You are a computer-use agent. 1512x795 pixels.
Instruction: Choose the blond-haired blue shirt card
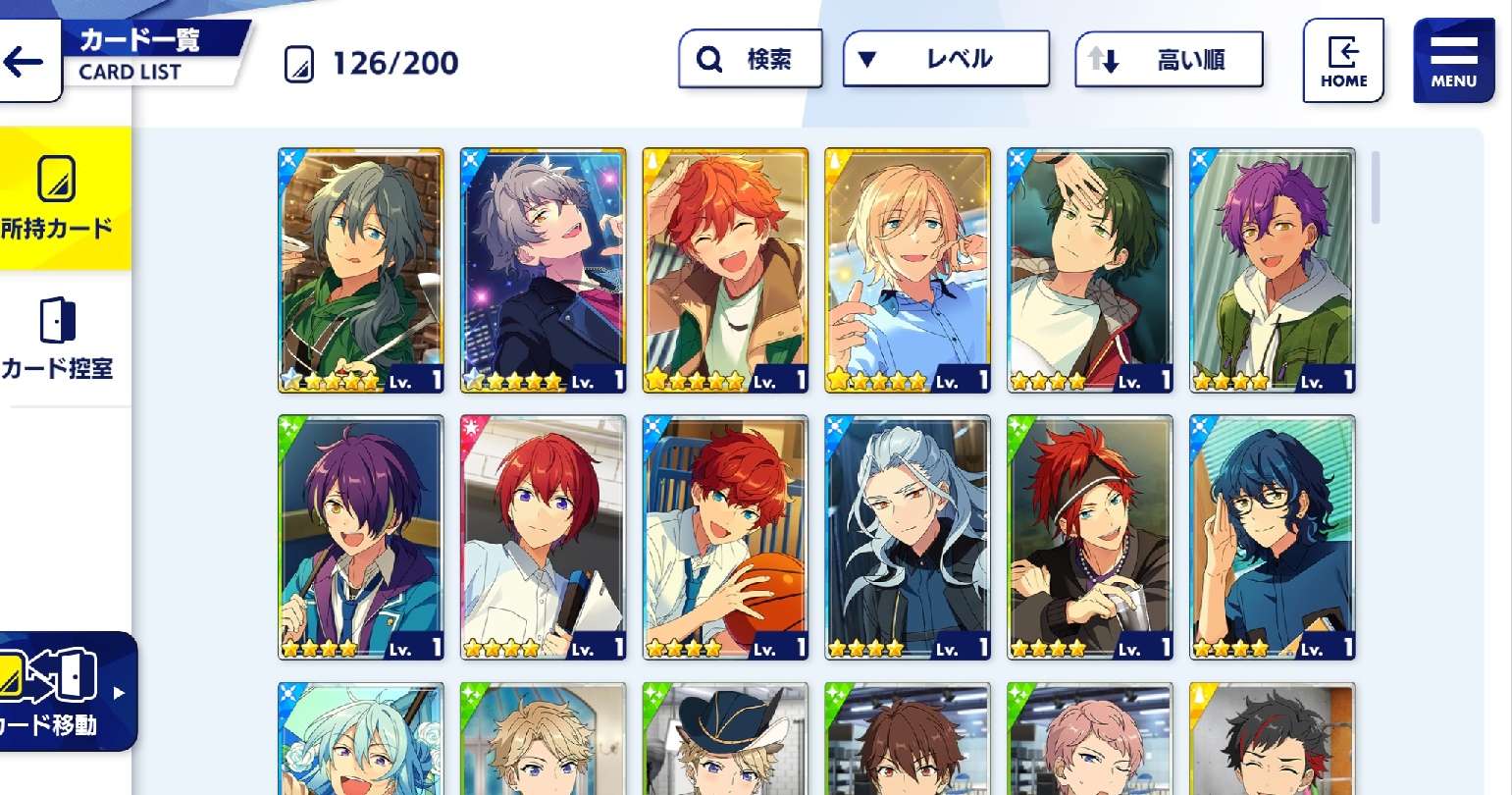908,270
